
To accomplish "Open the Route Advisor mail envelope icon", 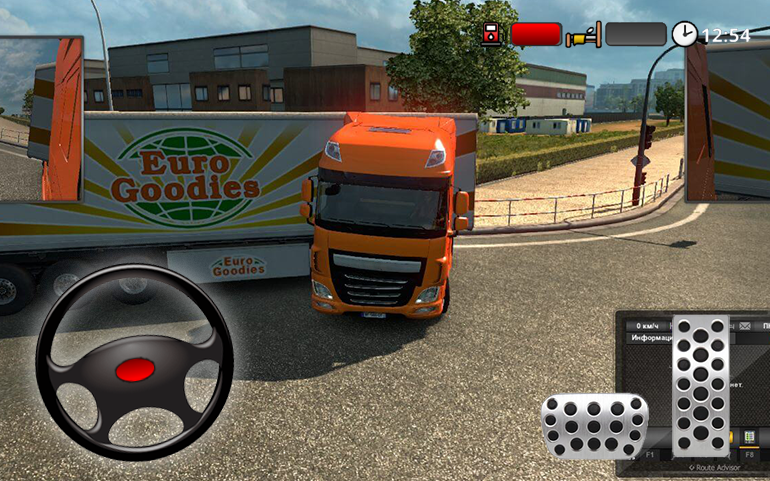I will click(745, 326).
